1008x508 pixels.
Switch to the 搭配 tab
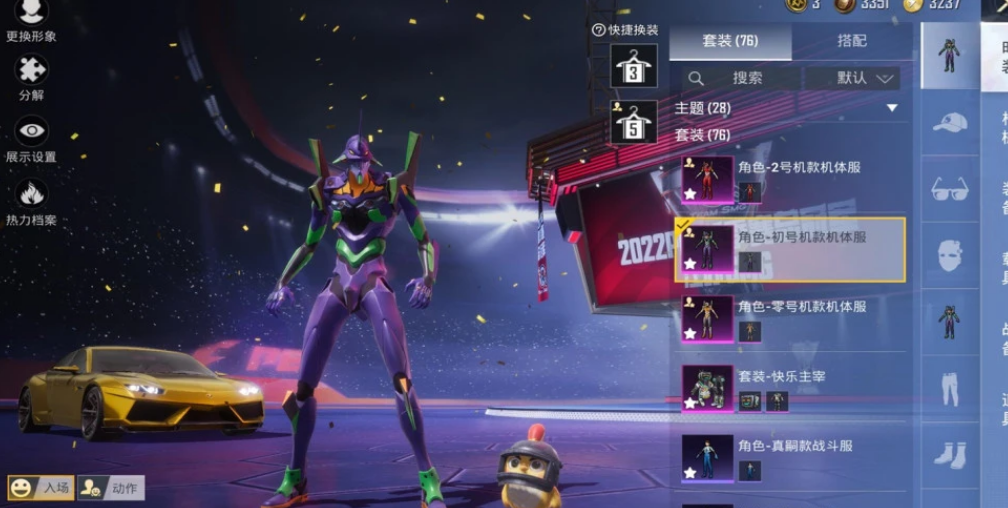coord(852,41)
